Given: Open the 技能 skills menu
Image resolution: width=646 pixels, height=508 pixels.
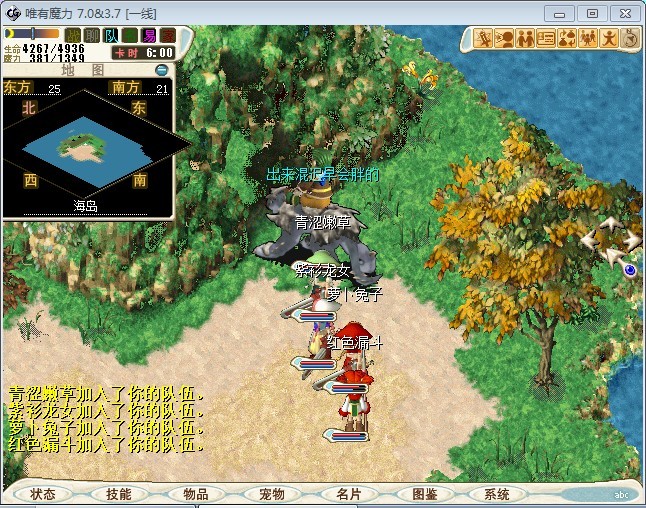Looking at the screenshot, I should (x=119, y=494).
